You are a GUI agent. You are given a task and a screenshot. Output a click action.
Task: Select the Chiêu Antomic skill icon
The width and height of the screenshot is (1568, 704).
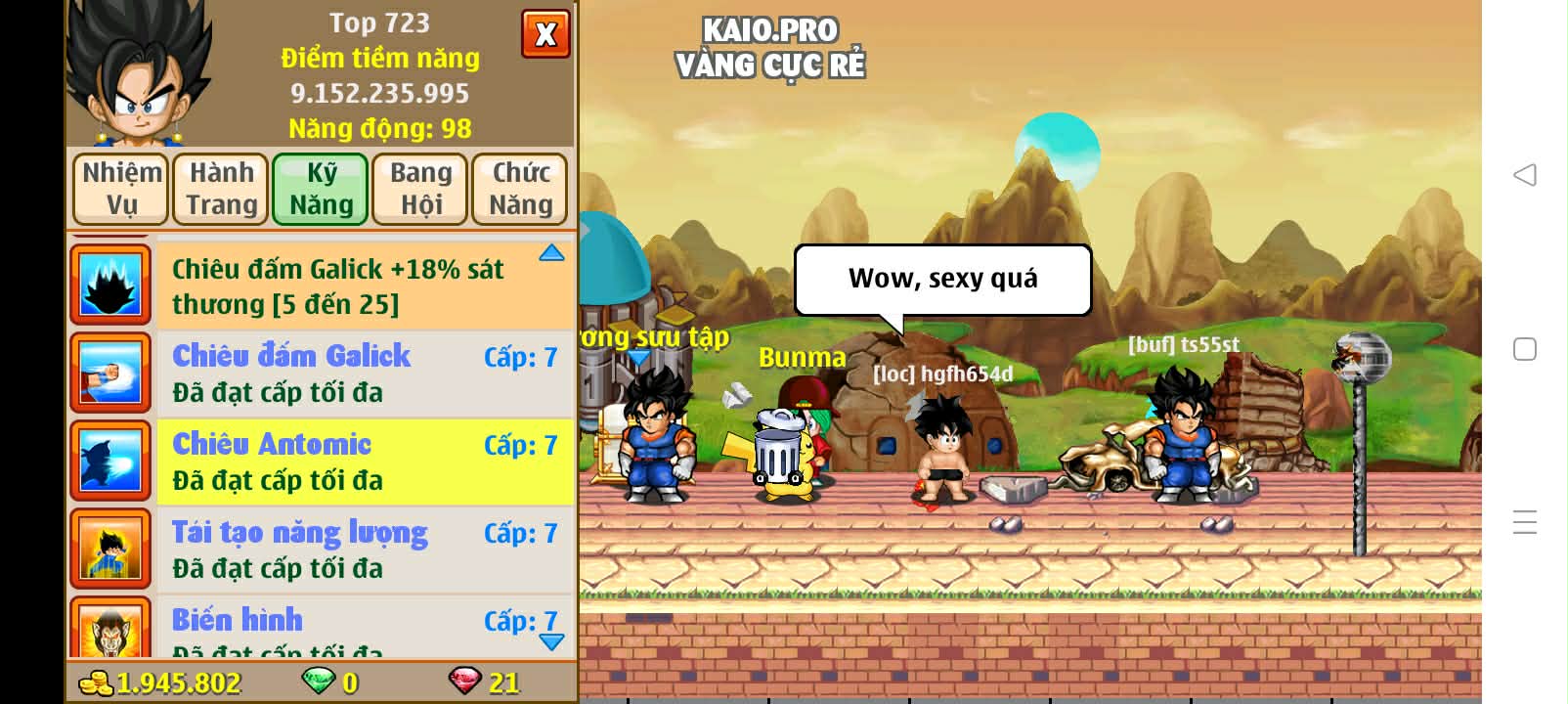click(110, 461)
